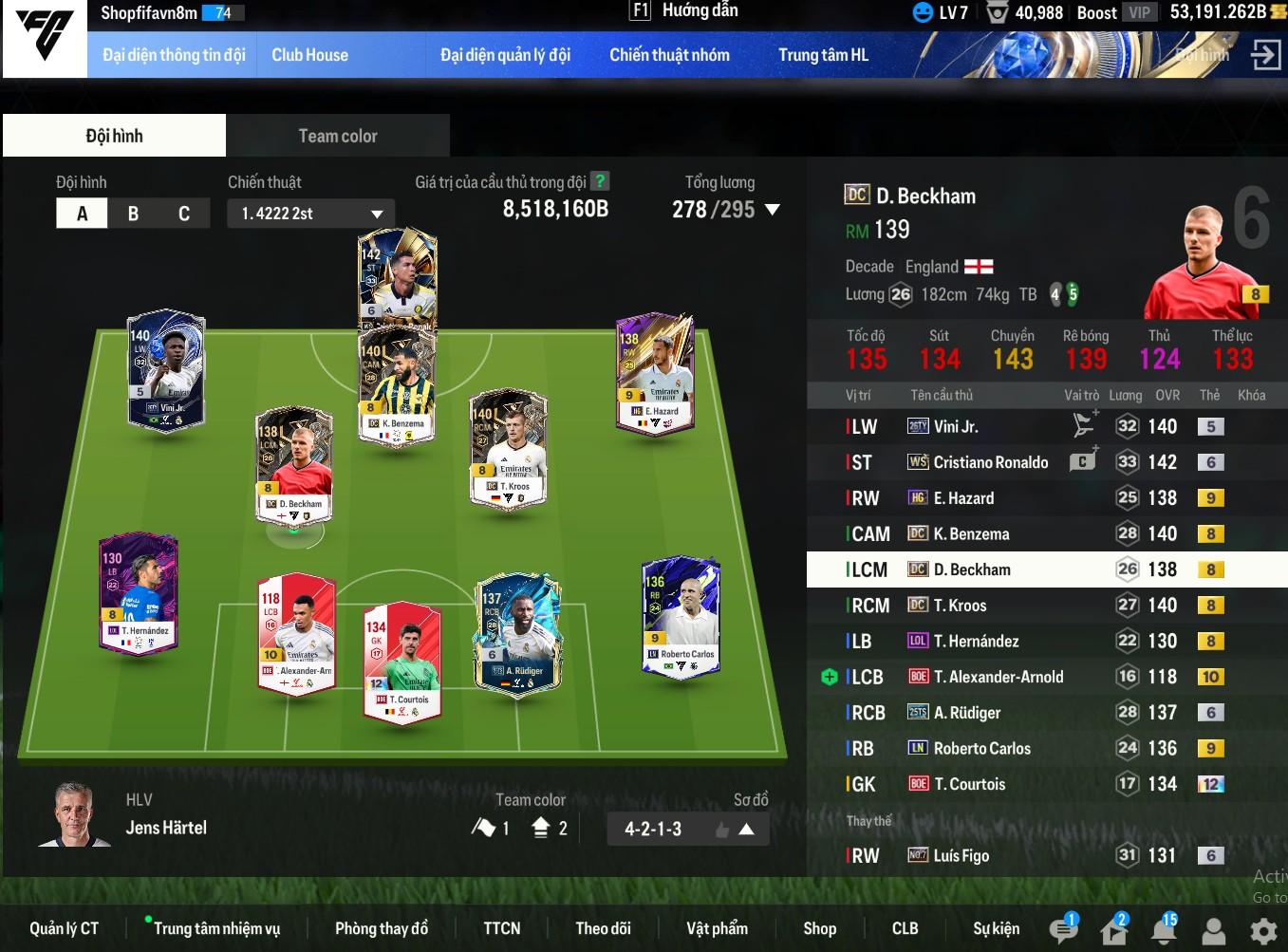Open the 4-2-1-3 formation selector
This screenshot has width=1288, height=952.
[687, 829]
